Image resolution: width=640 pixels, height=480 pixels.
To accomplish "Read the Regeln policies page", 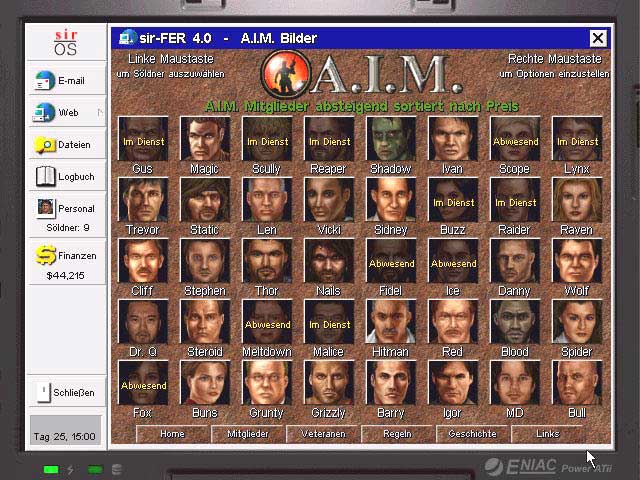I will point(397,434).
